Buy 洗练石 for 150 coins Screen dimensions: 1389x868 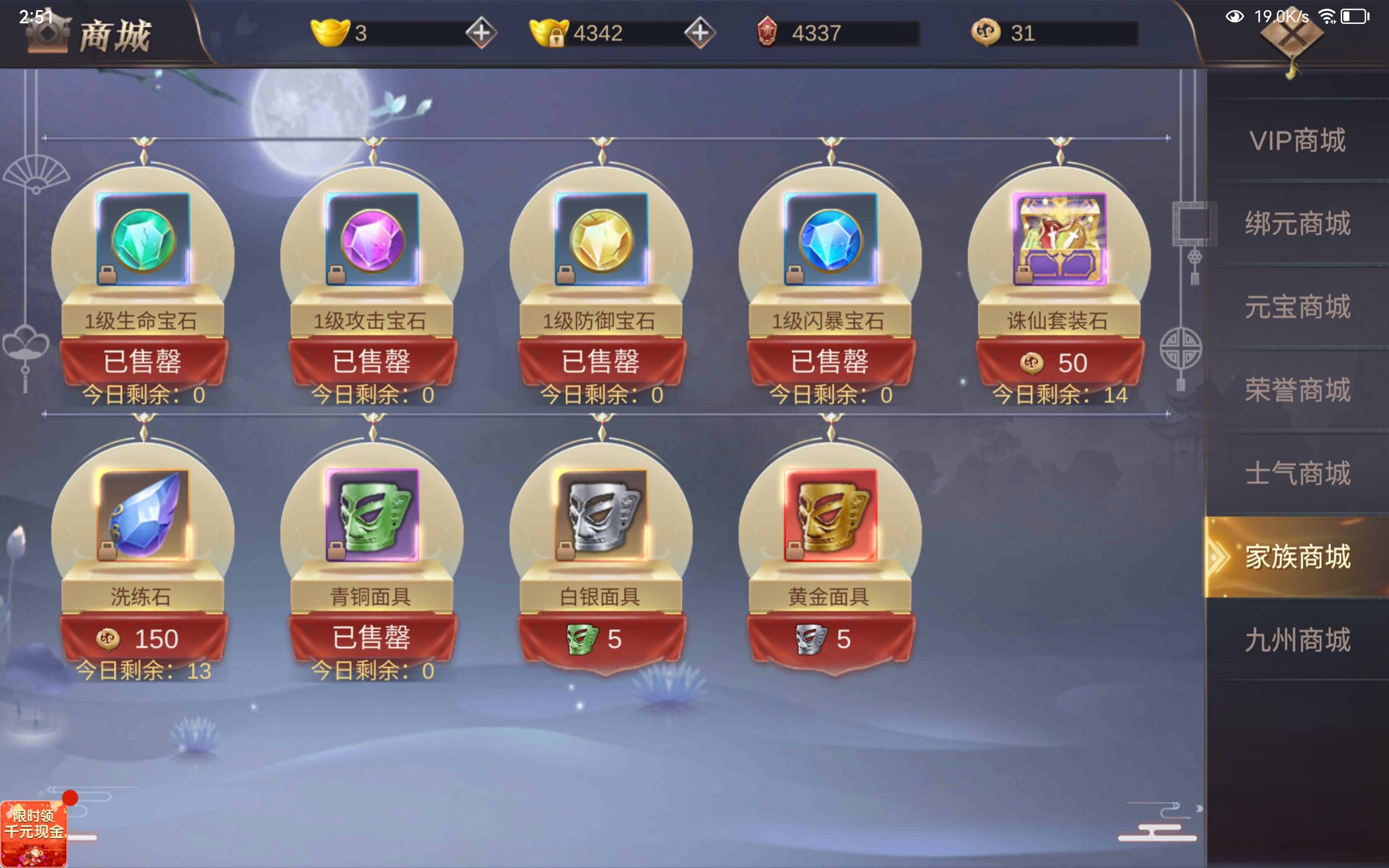coord(143,639)
